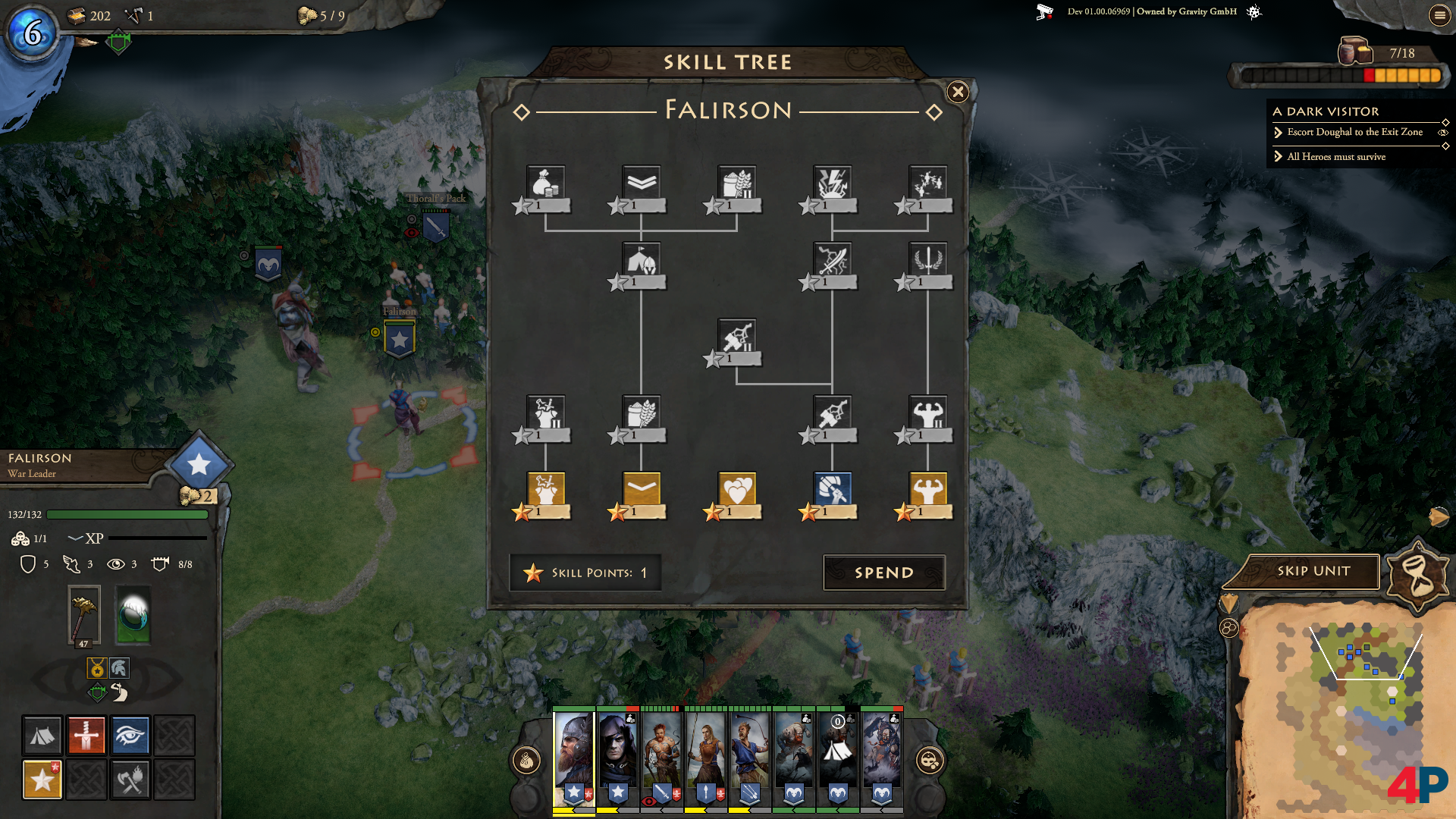Viewport: 1456px width, 819px height.
Task: Skip the current unit
Action: [1313, 571]
